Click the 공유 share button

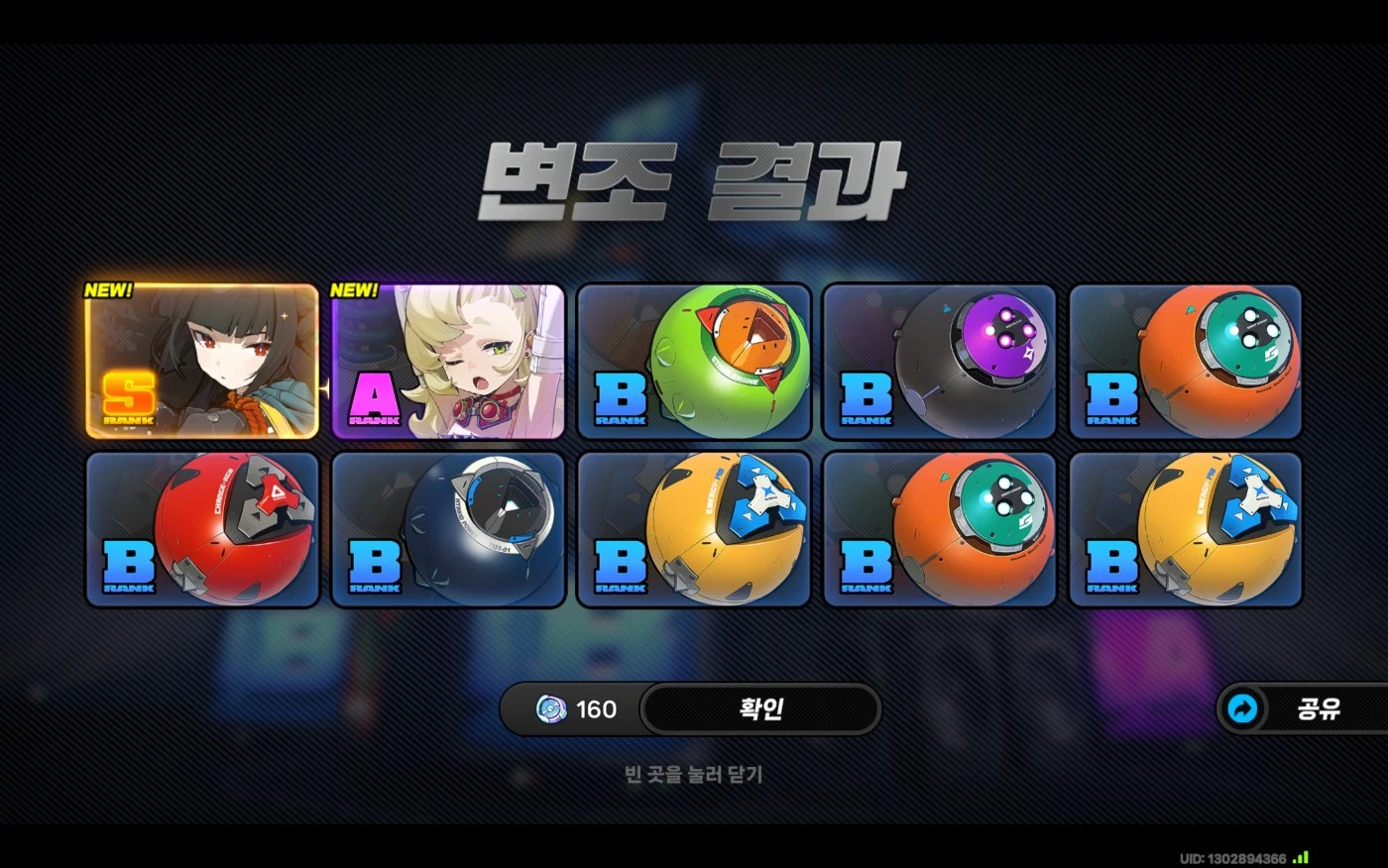[x=1320, y=708]
